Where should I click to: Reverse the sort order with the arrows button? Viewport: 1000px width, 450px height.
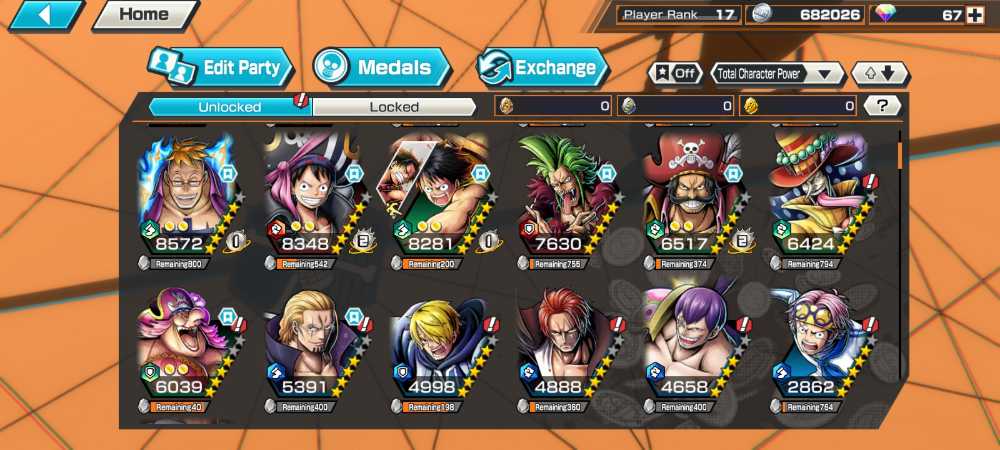click(879, 73)
